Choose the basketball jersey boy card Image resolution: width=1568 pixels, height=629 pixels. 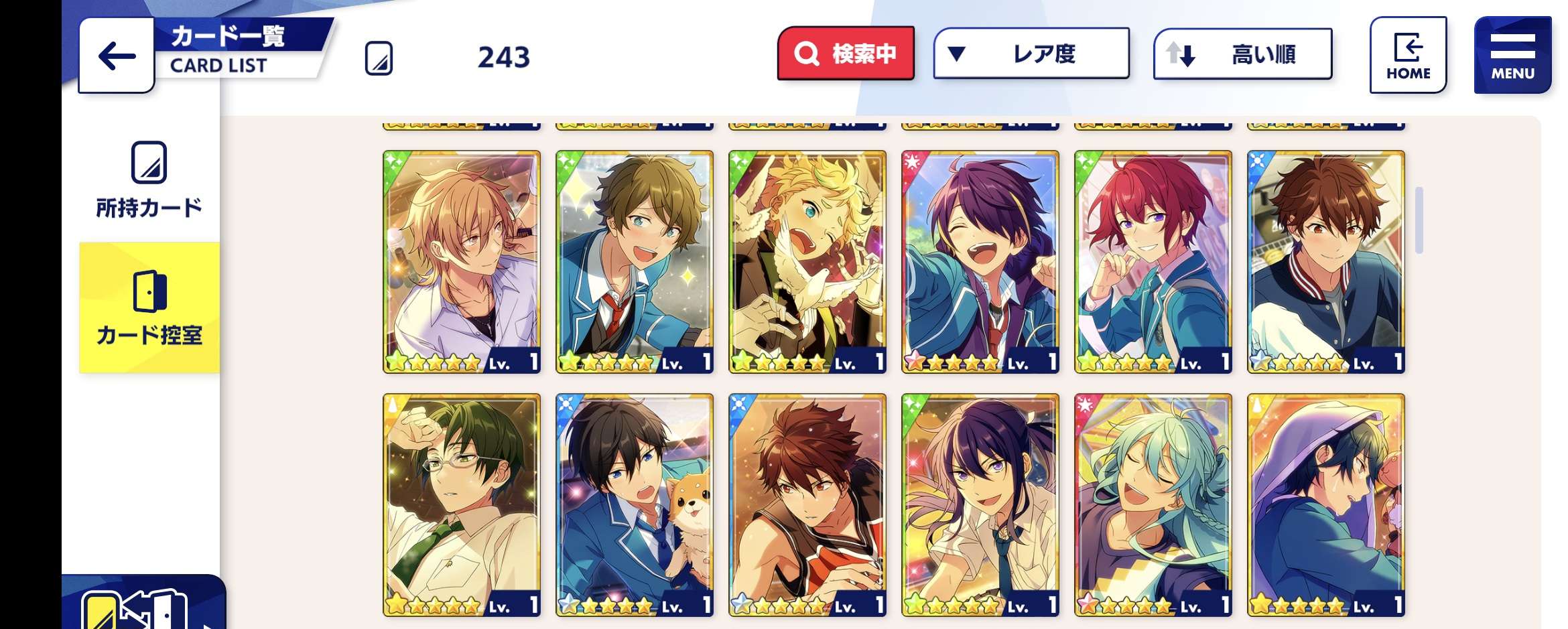[x=807, y=504]
